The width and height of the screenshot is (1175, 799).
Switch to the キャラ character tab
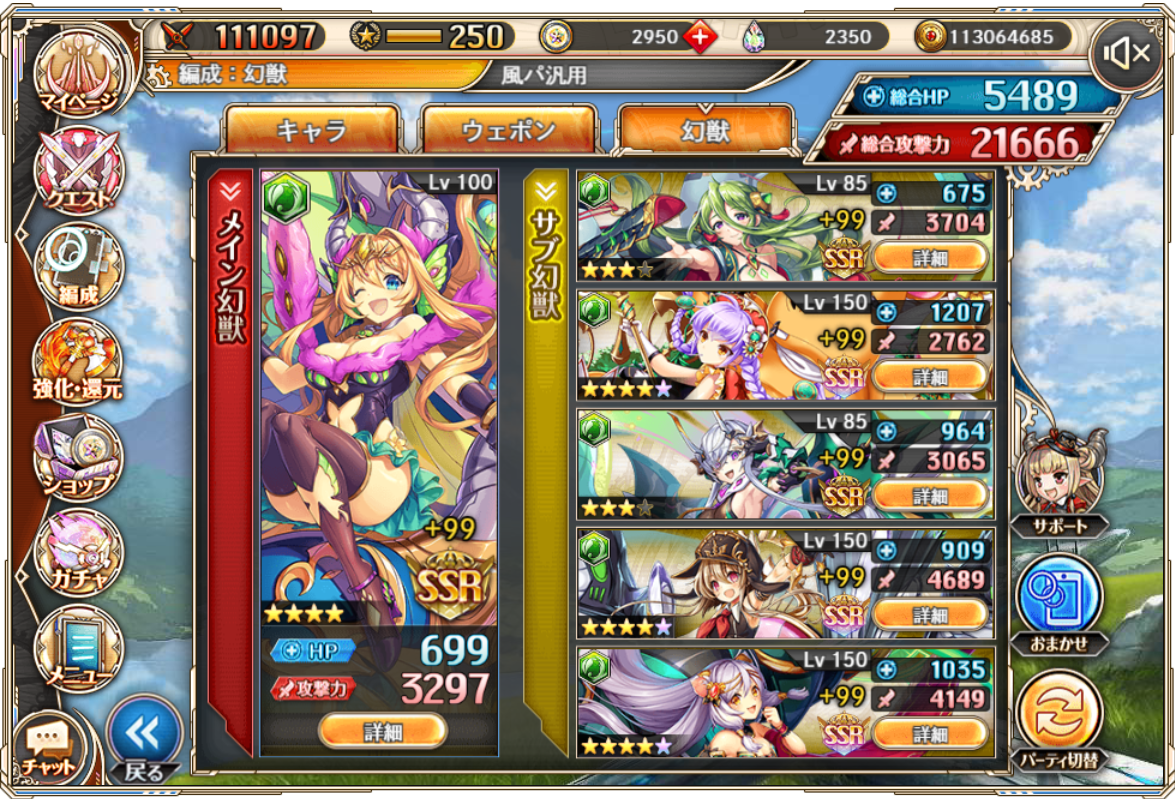point(311,129)
